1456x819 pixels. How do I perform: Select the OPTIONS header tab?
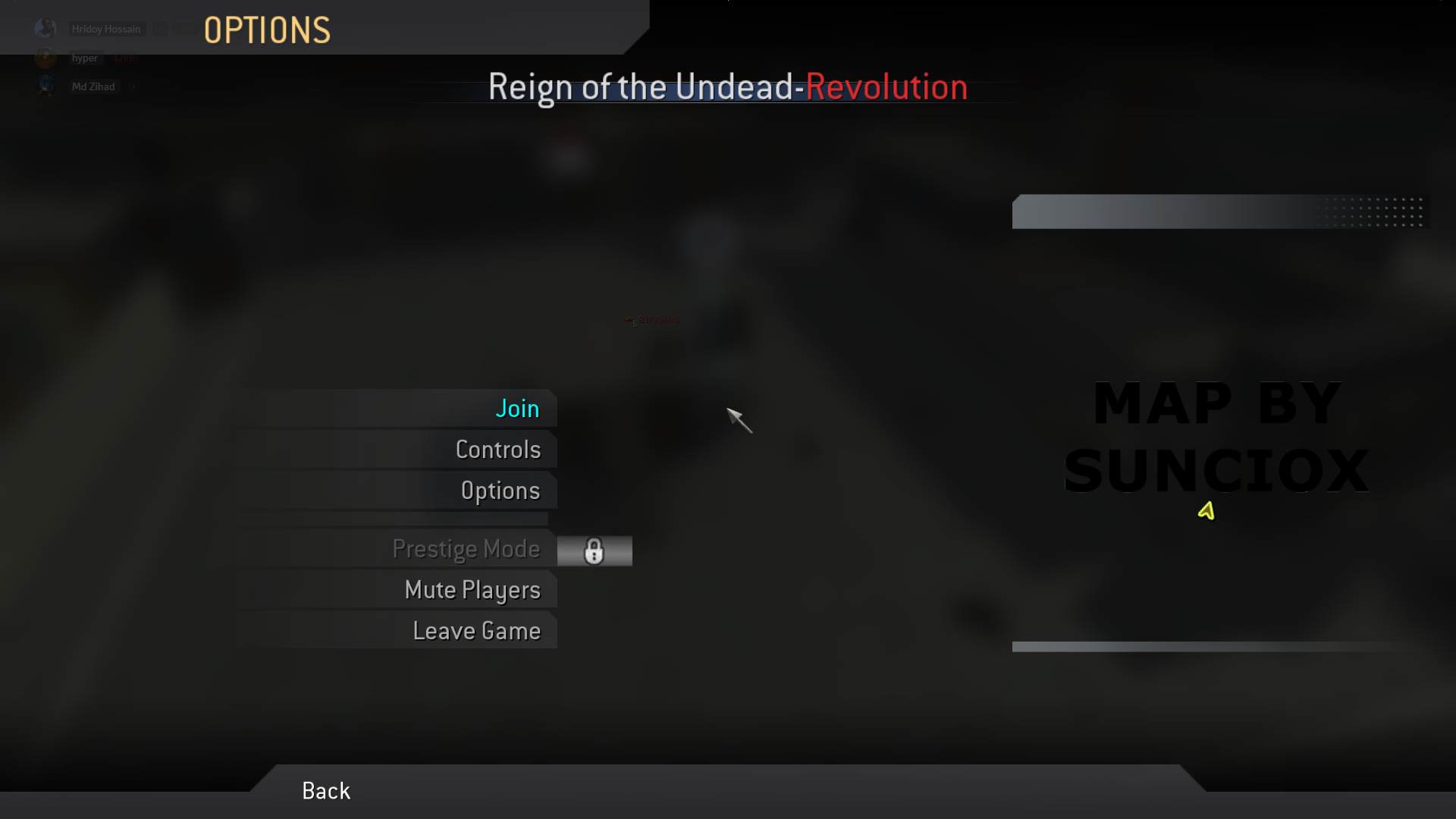click(266, 29)
